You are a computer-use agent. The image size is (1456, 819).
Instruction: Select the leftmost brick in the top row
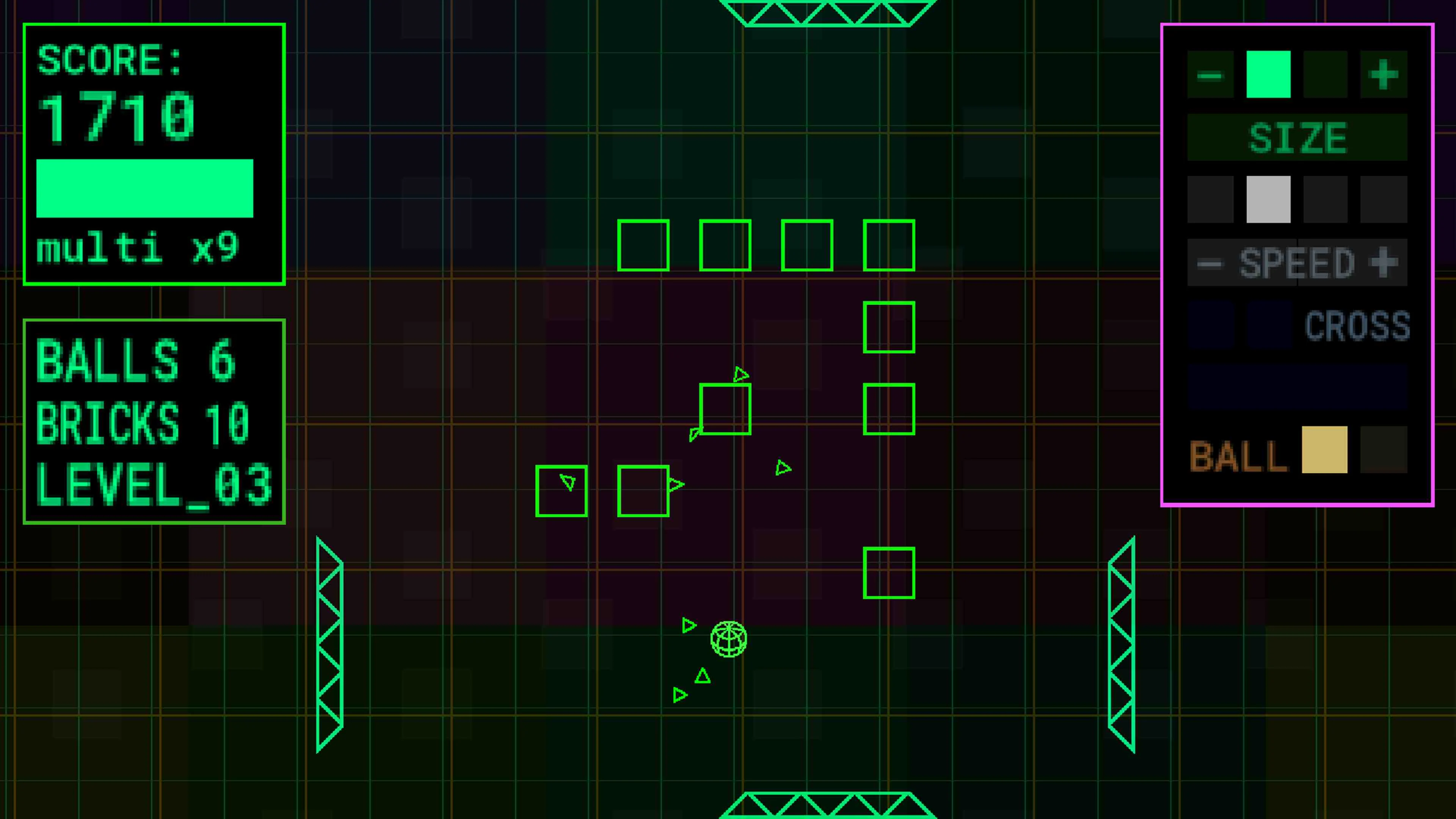644,246
